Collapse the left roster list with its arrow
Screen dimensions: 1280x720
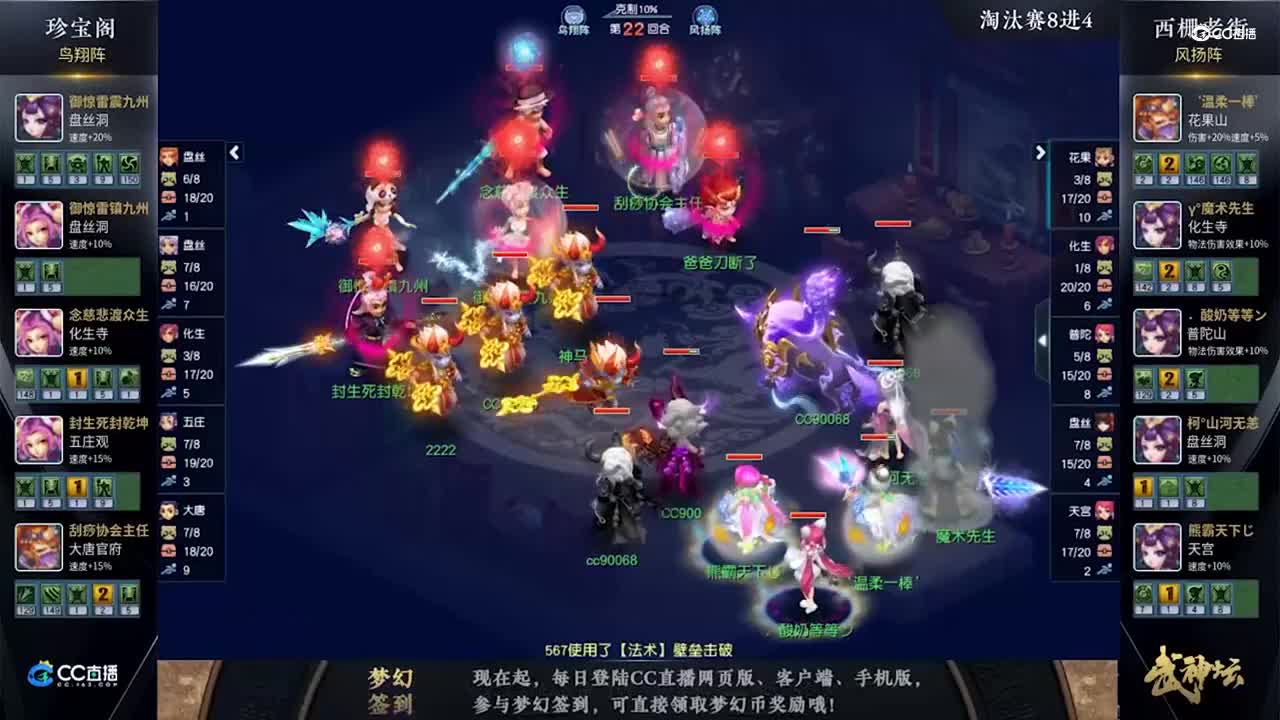coord(236,153)
